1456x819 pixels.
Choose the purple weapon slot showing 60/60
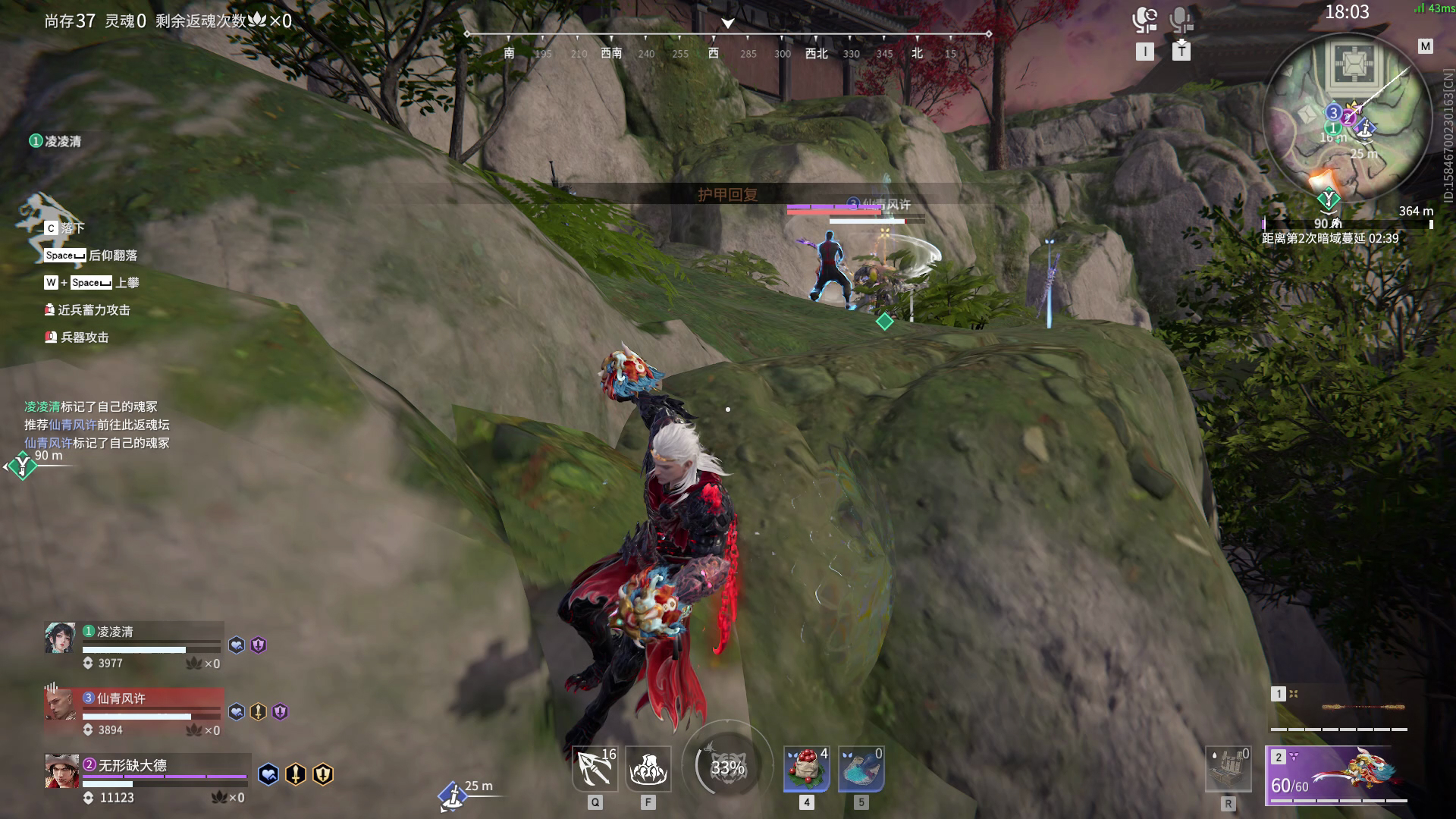(x=1336, y=775)
